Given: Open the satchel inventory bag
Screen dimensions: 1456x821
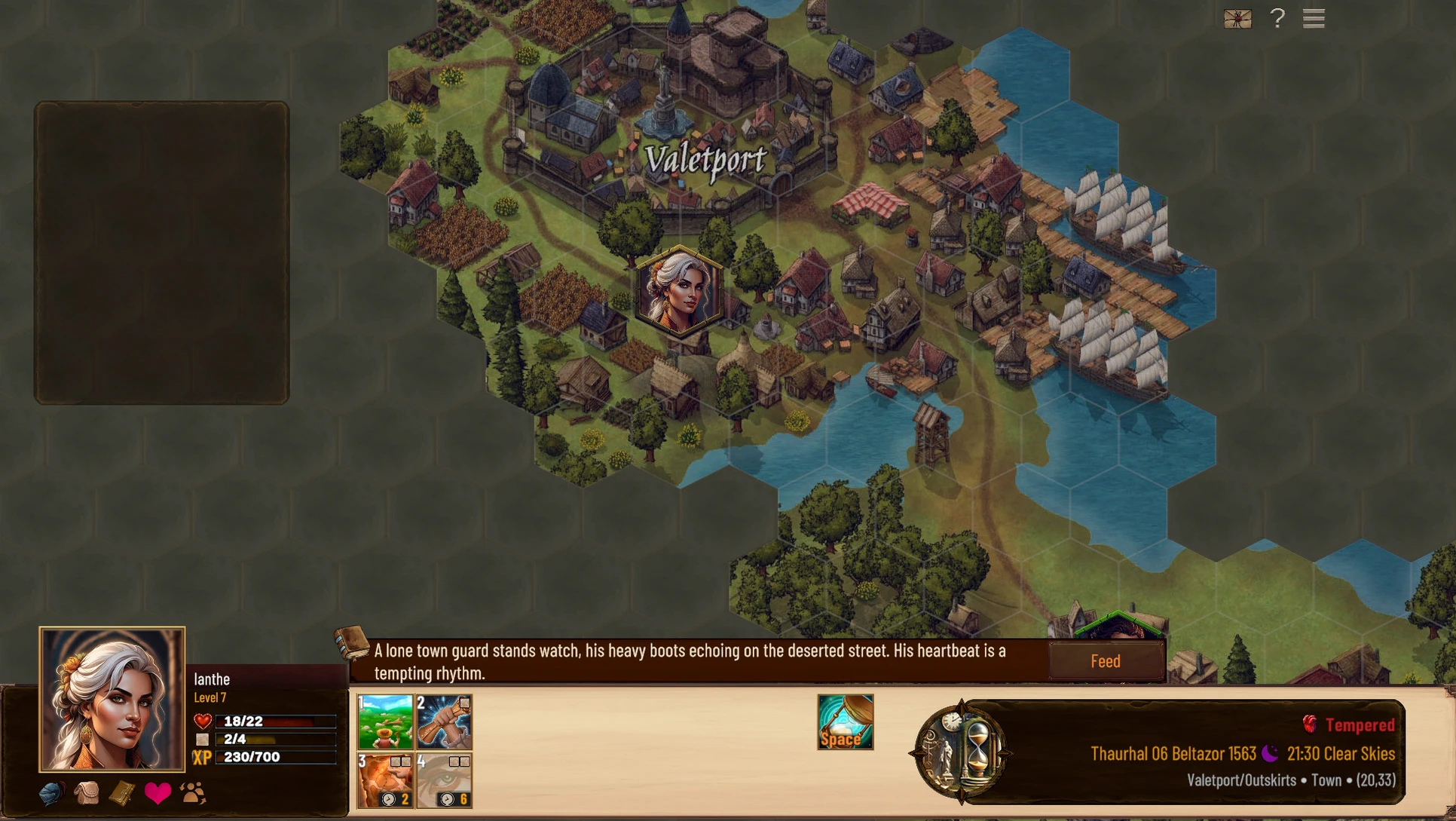Looking at the screenshot, I should click(x=87, y=793).
